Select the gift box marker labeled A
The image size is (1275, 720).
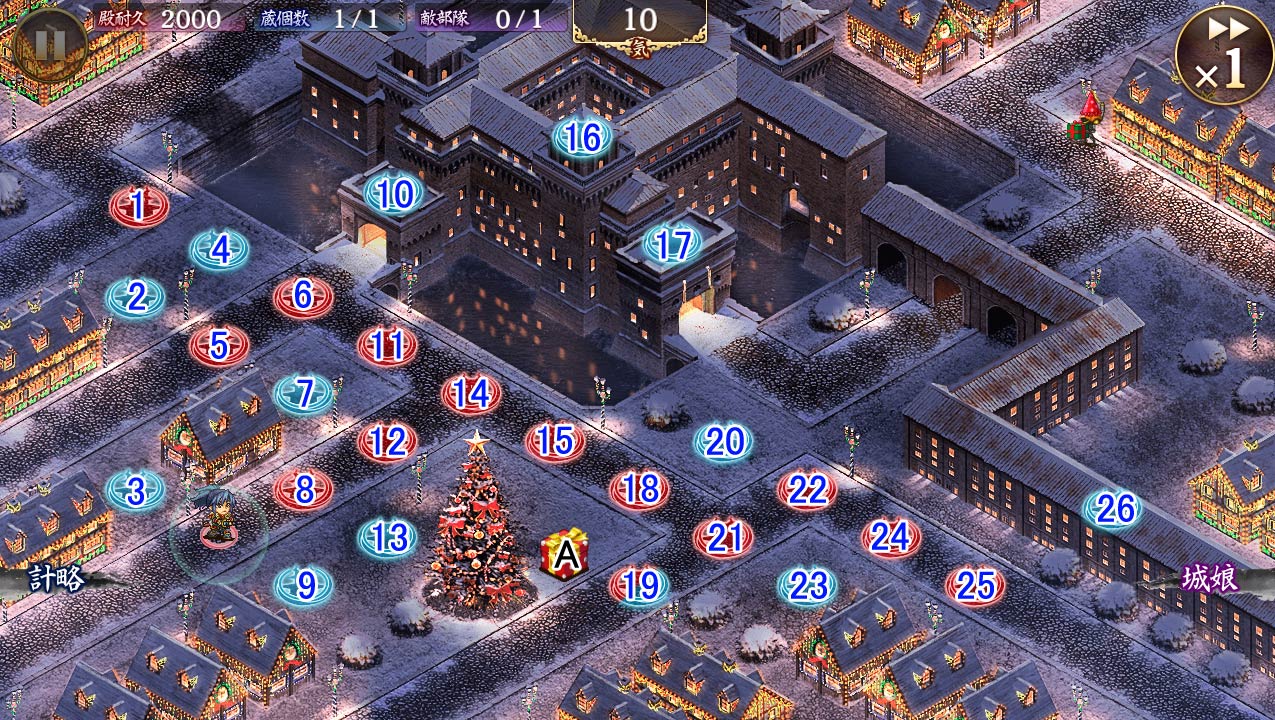point(565,555)
